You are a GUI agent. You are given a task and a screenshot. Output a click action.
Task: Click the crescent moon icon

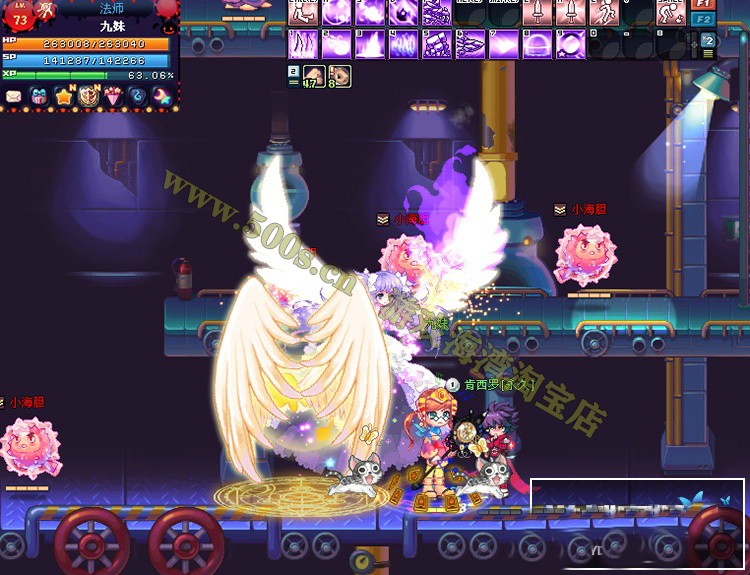[161, 97]
